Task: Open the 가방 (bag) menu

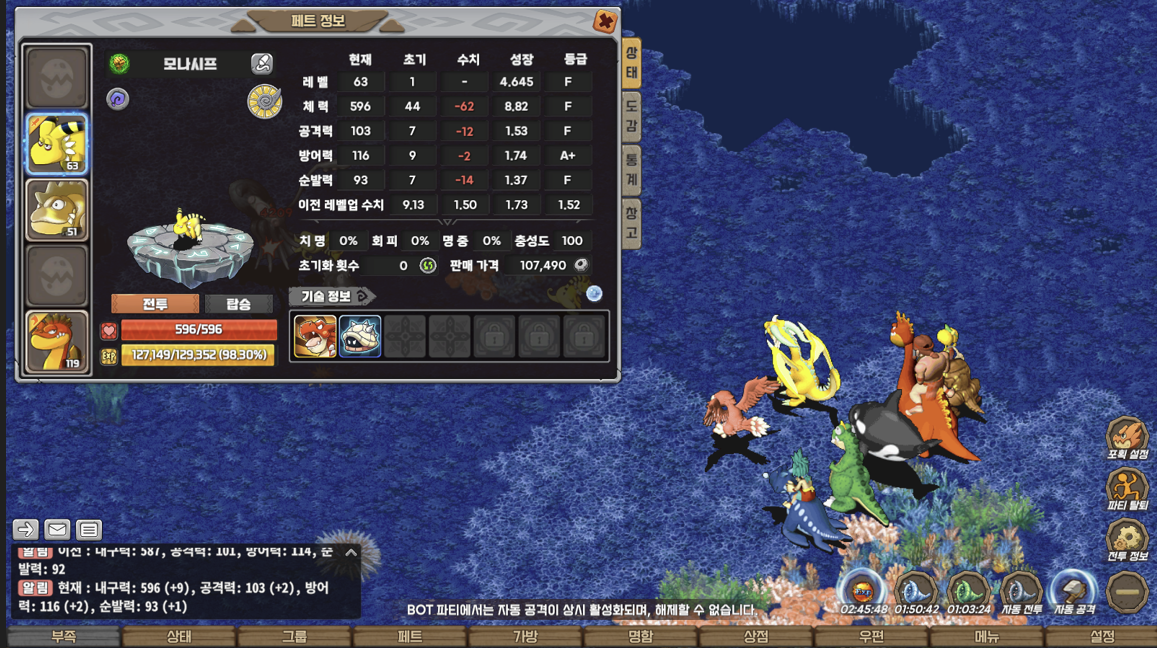Action: (x=525, y=637)
